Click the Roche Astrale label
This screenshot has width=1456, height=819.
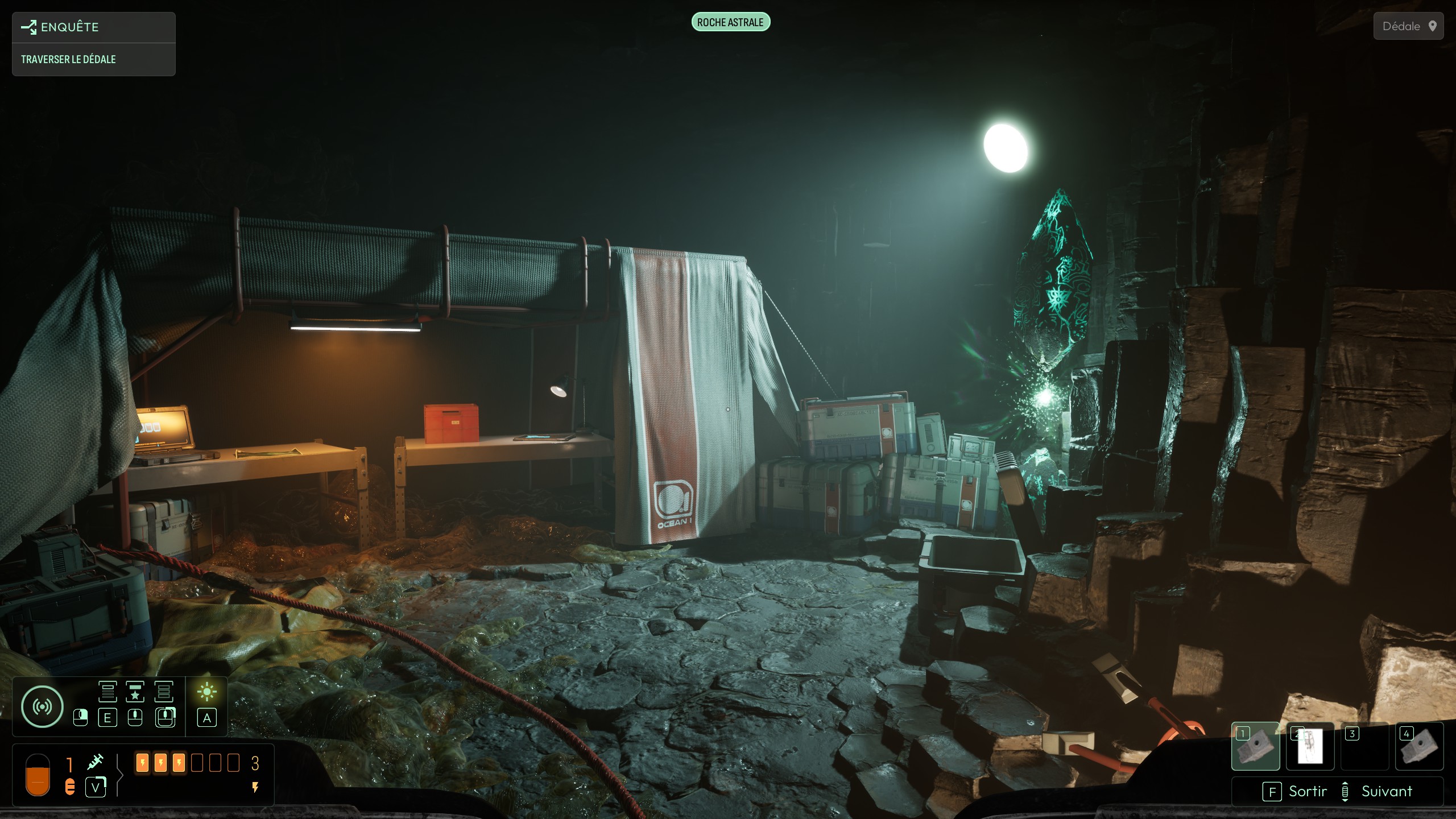tap(730, 22)
